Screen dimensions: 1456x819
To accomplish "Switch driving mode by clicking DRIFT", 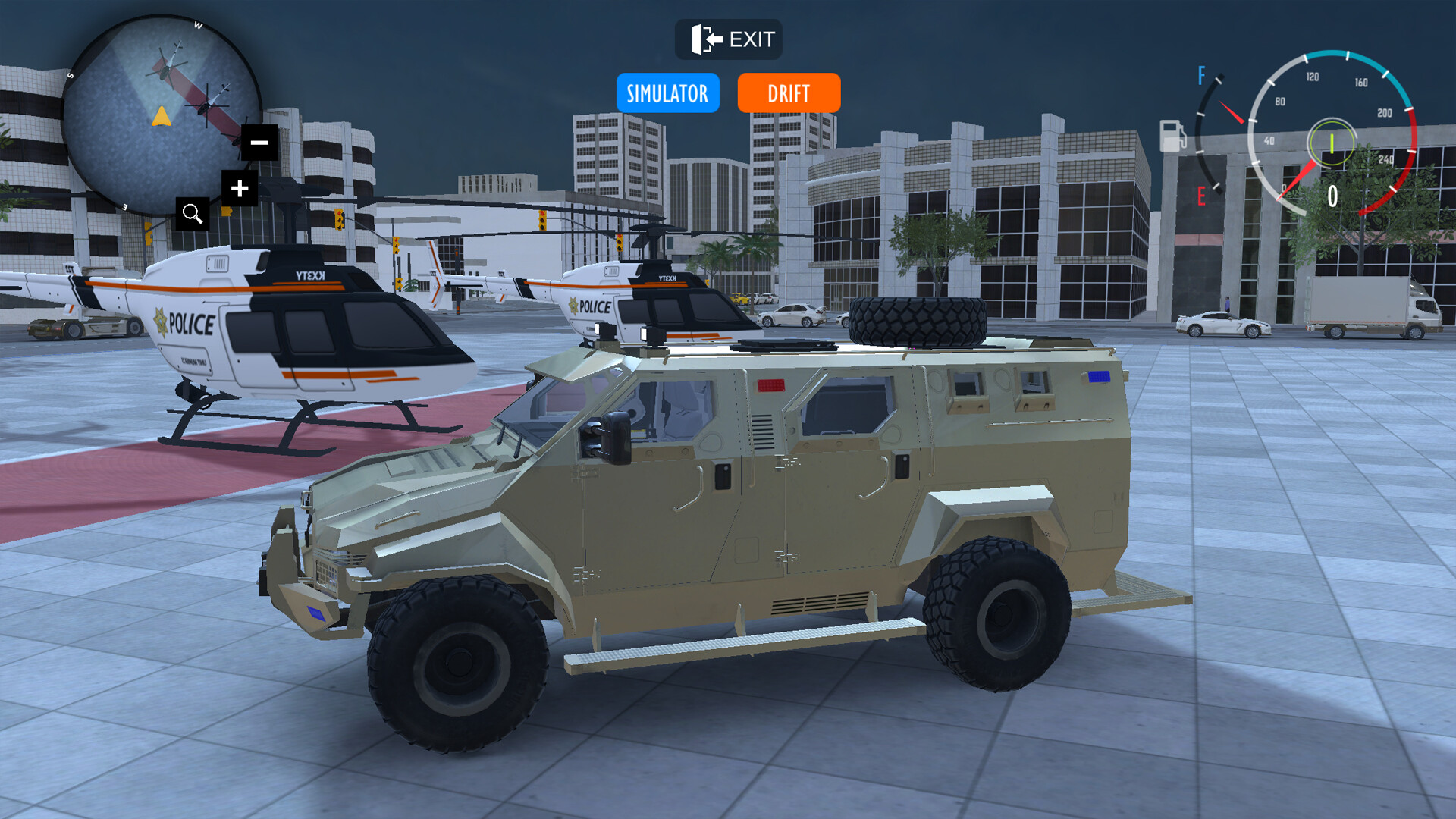I will pos(789,93).
